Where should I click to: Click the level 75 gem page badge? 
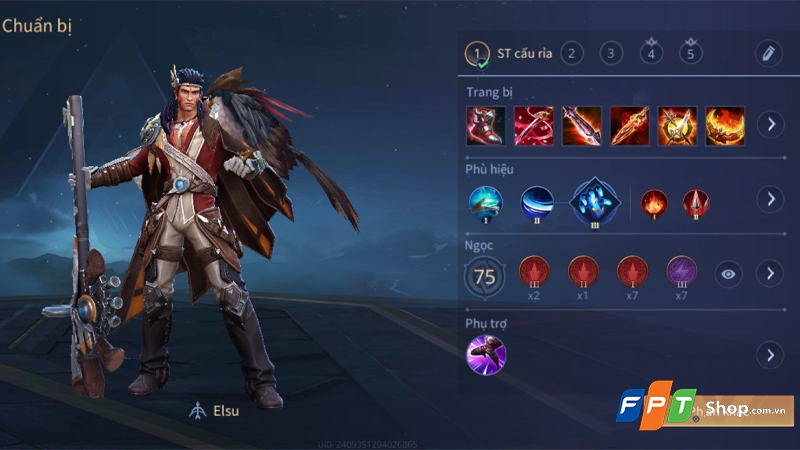pyautogui.click(x=485, y=277)
